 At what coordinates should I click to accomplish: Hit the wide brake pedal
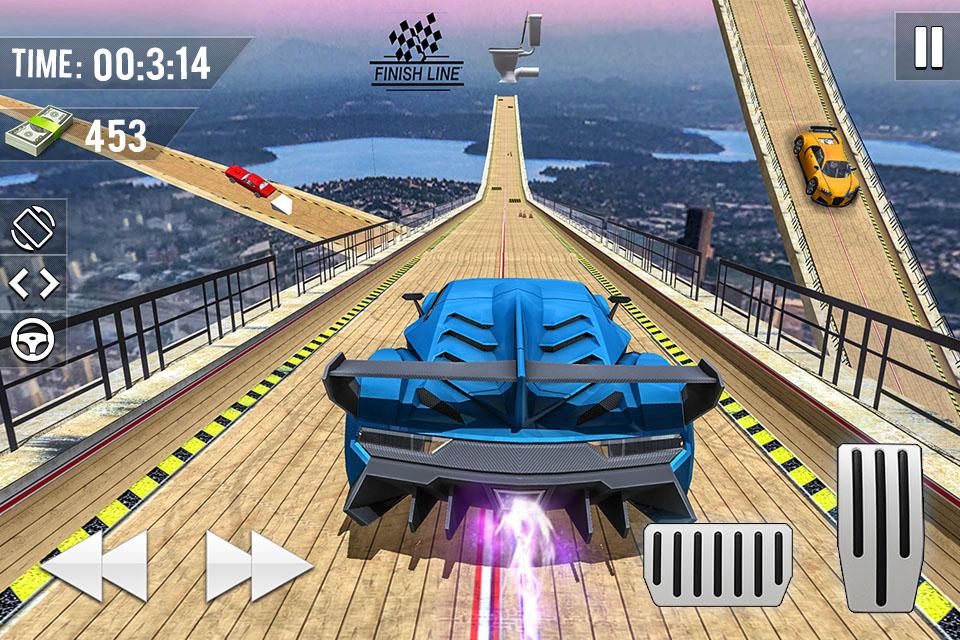coord(717,564)
